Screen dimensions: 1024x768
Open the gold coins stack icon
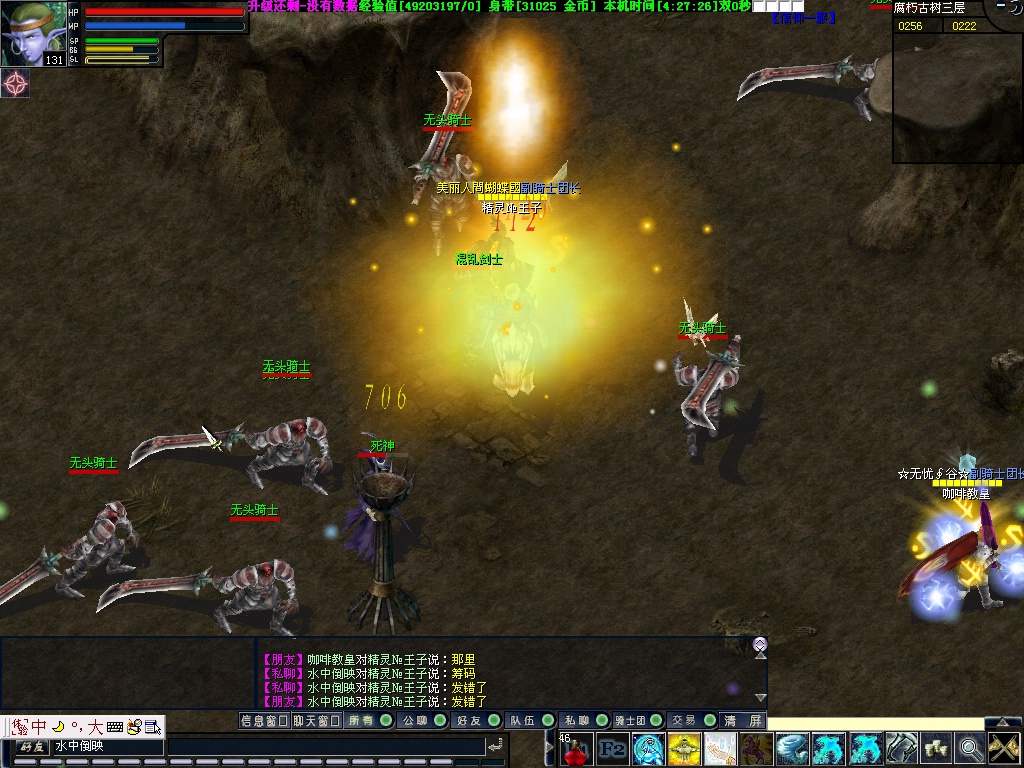click(937, 748)
